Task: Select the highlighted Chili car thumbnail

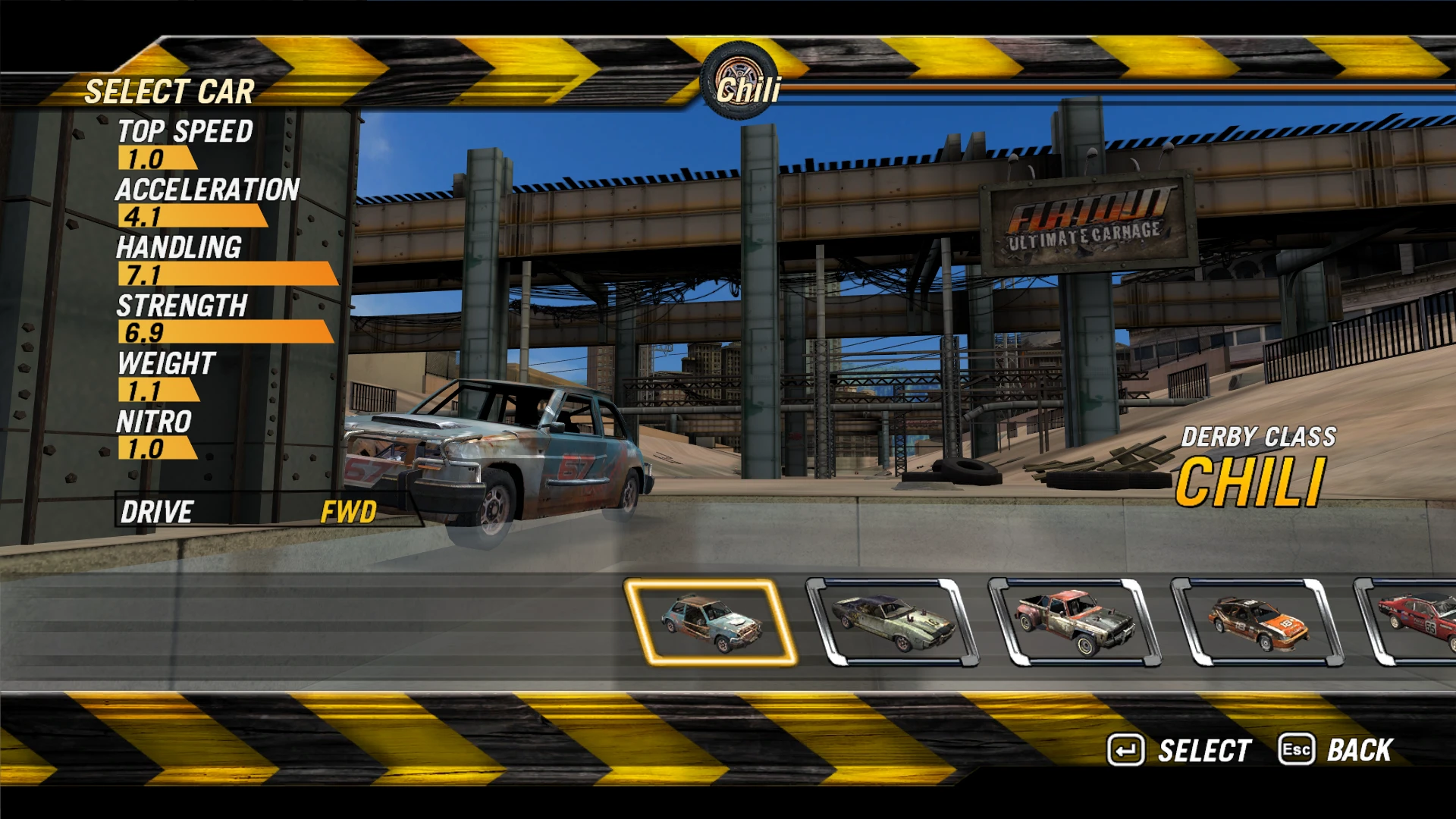Action: coord(711,622)
